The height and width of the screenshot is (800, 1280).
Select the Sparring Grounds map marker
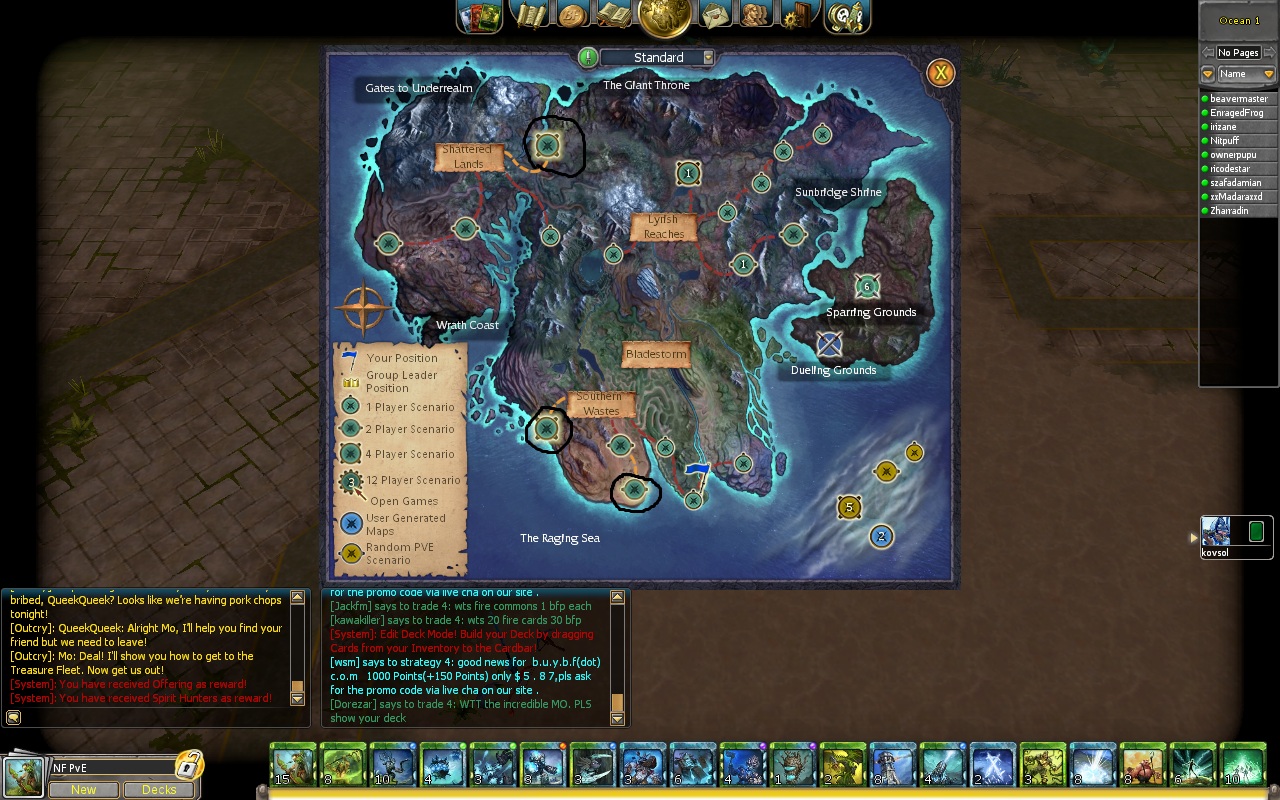867,287
